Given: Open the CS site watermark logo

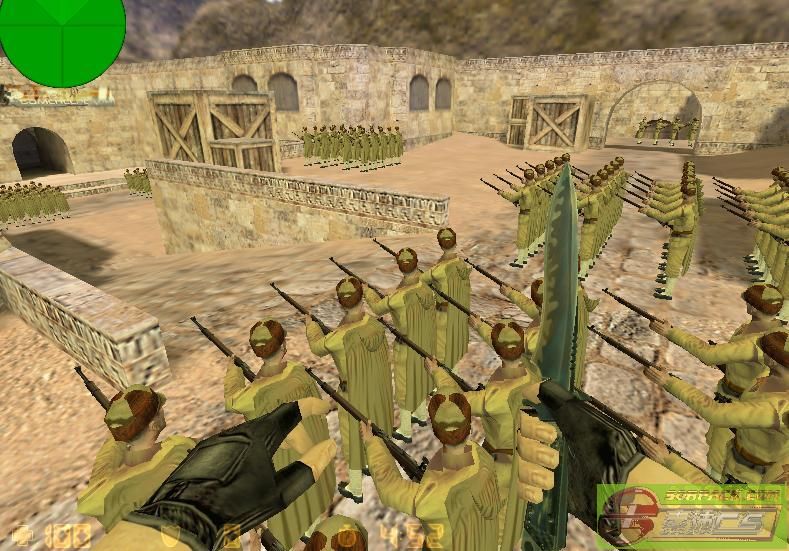Looking at the screenshot, I should (x=690, y=515).
